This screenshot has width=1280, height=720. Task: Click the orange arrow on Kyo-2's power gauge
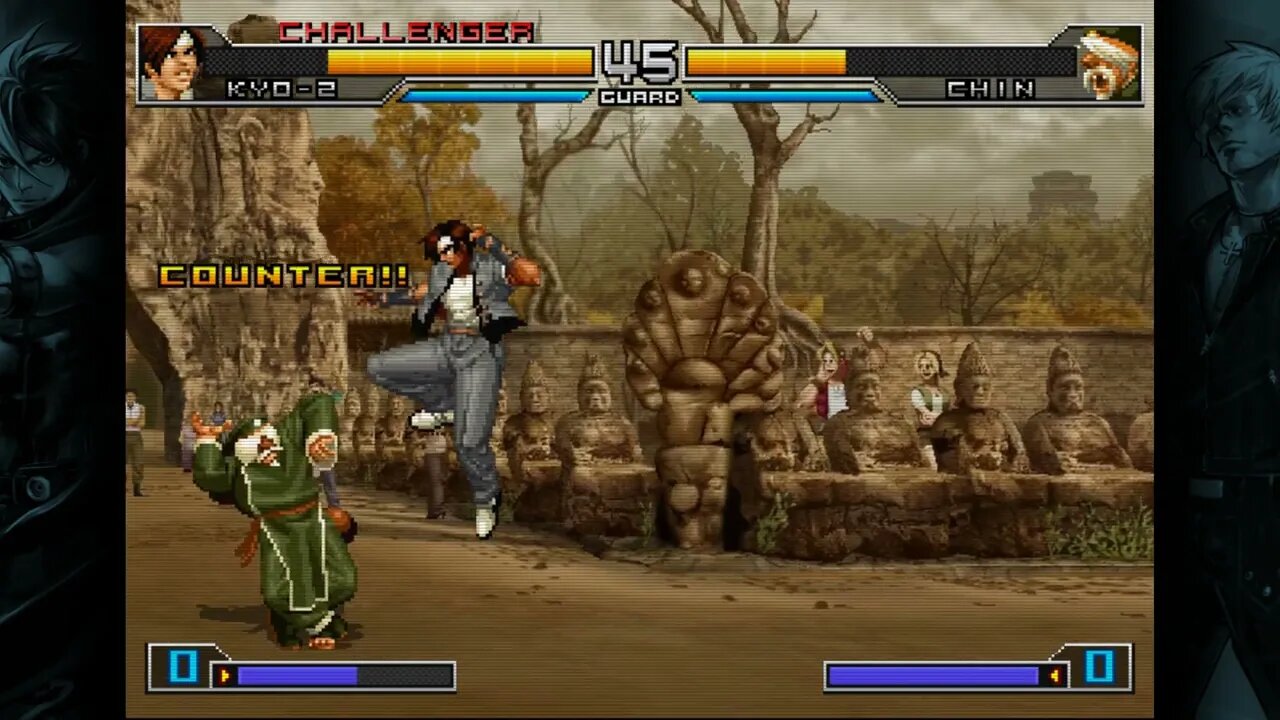click(222, 675)
